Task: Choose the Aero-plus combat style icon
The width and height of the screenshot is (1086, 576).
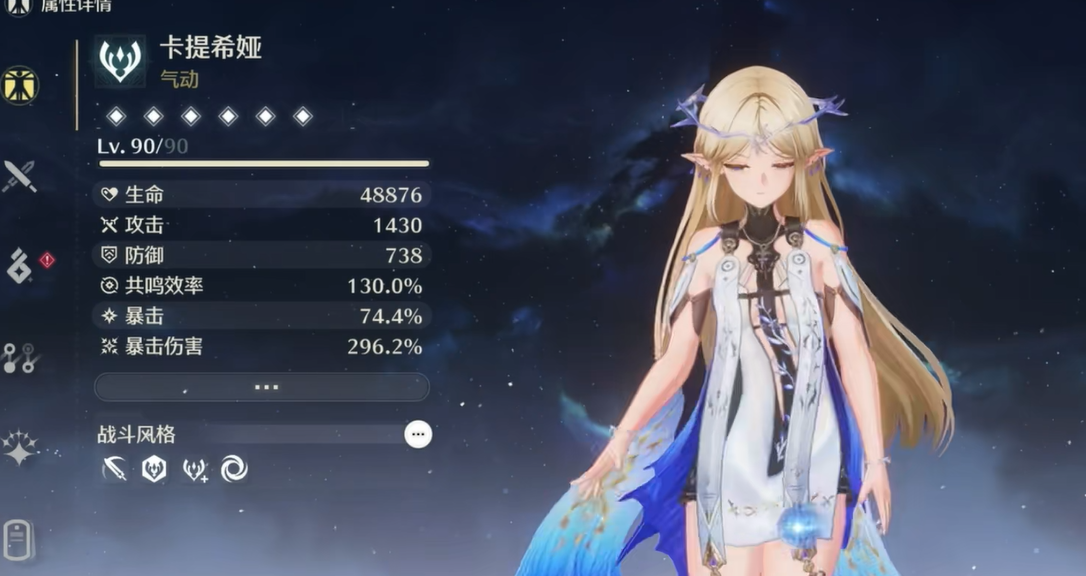Action: pyautogui.click(x=194, y=469)
